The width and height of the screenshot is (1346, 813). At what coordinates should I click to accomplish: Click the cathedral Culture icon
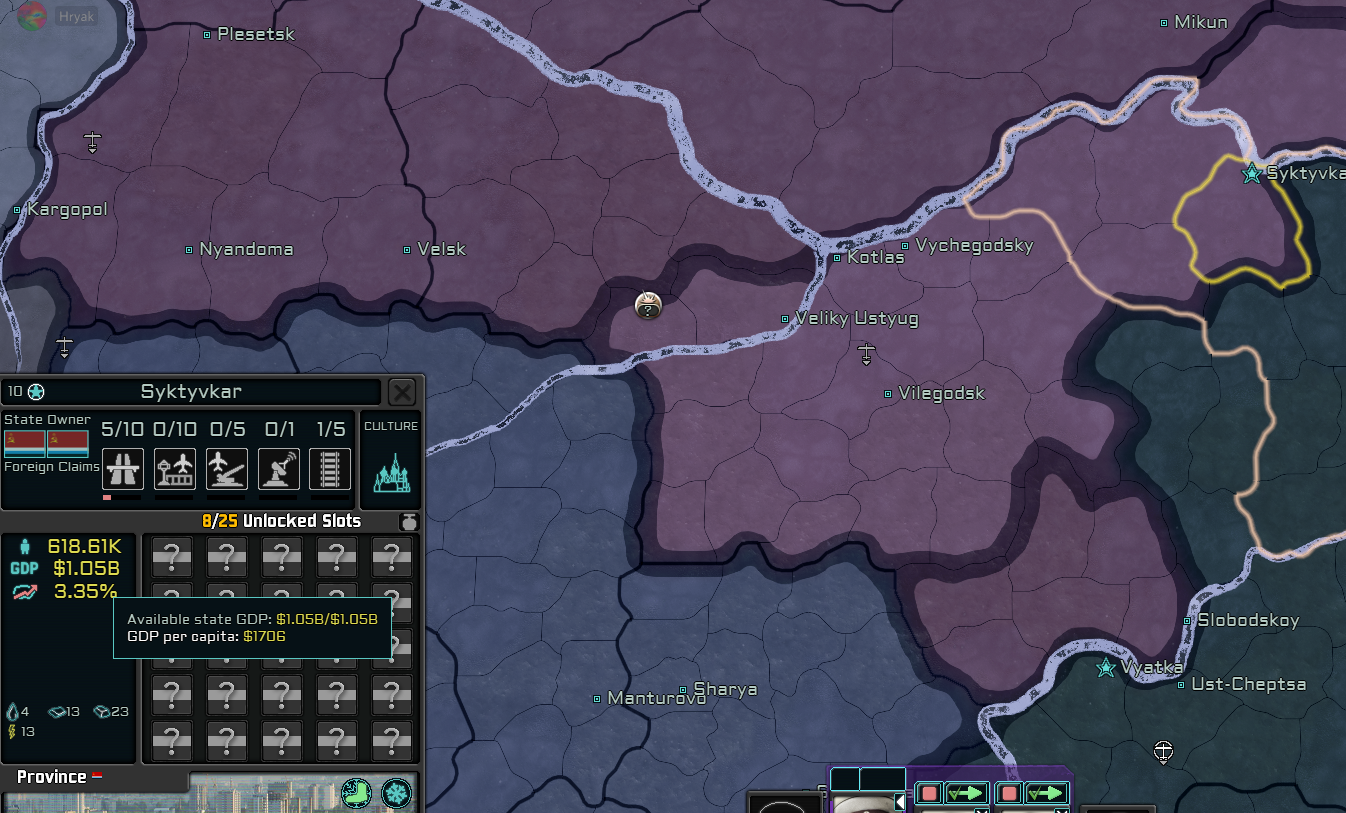(x=390, y=472)
